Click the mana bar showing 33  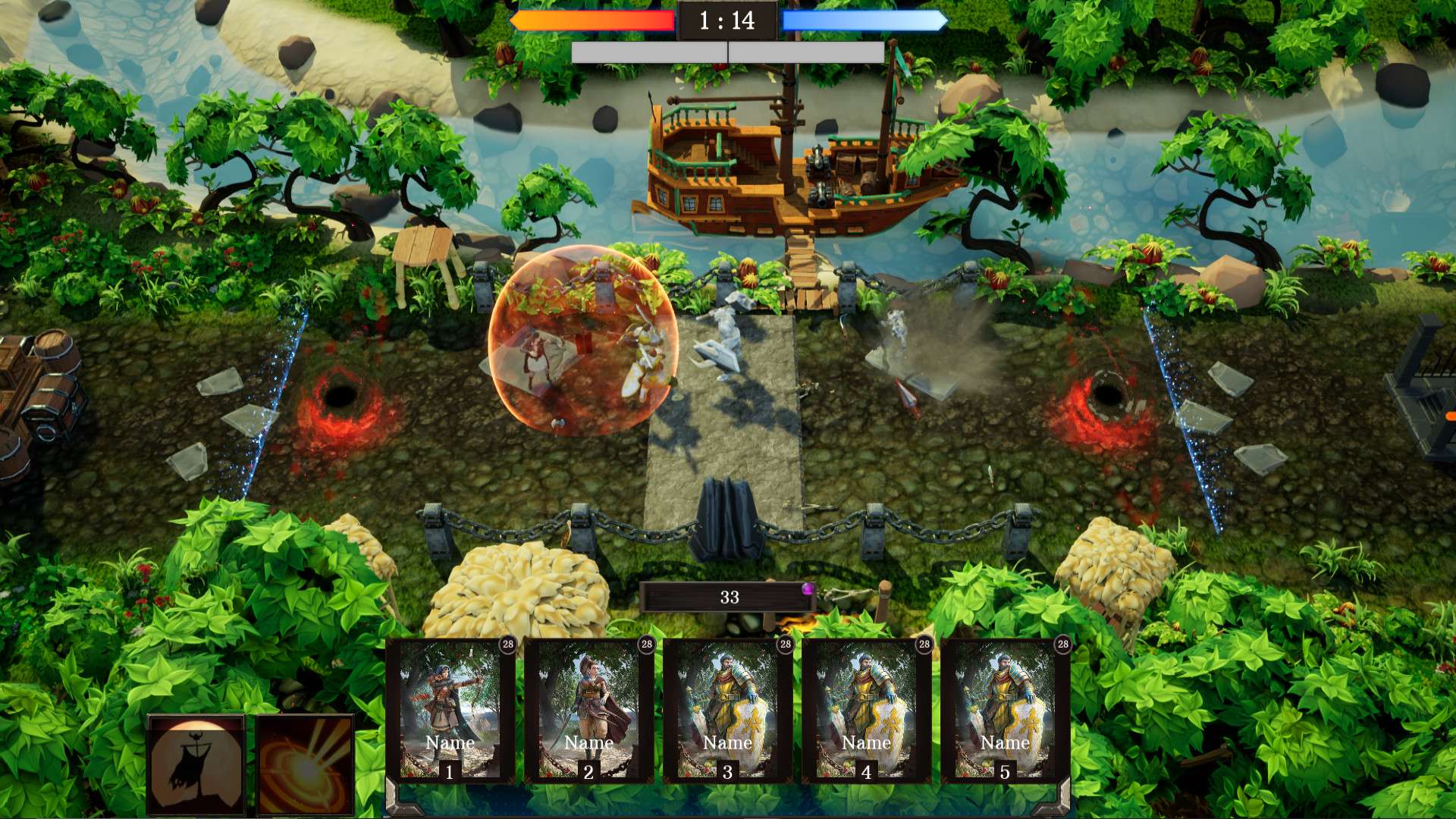click(730, 597)
